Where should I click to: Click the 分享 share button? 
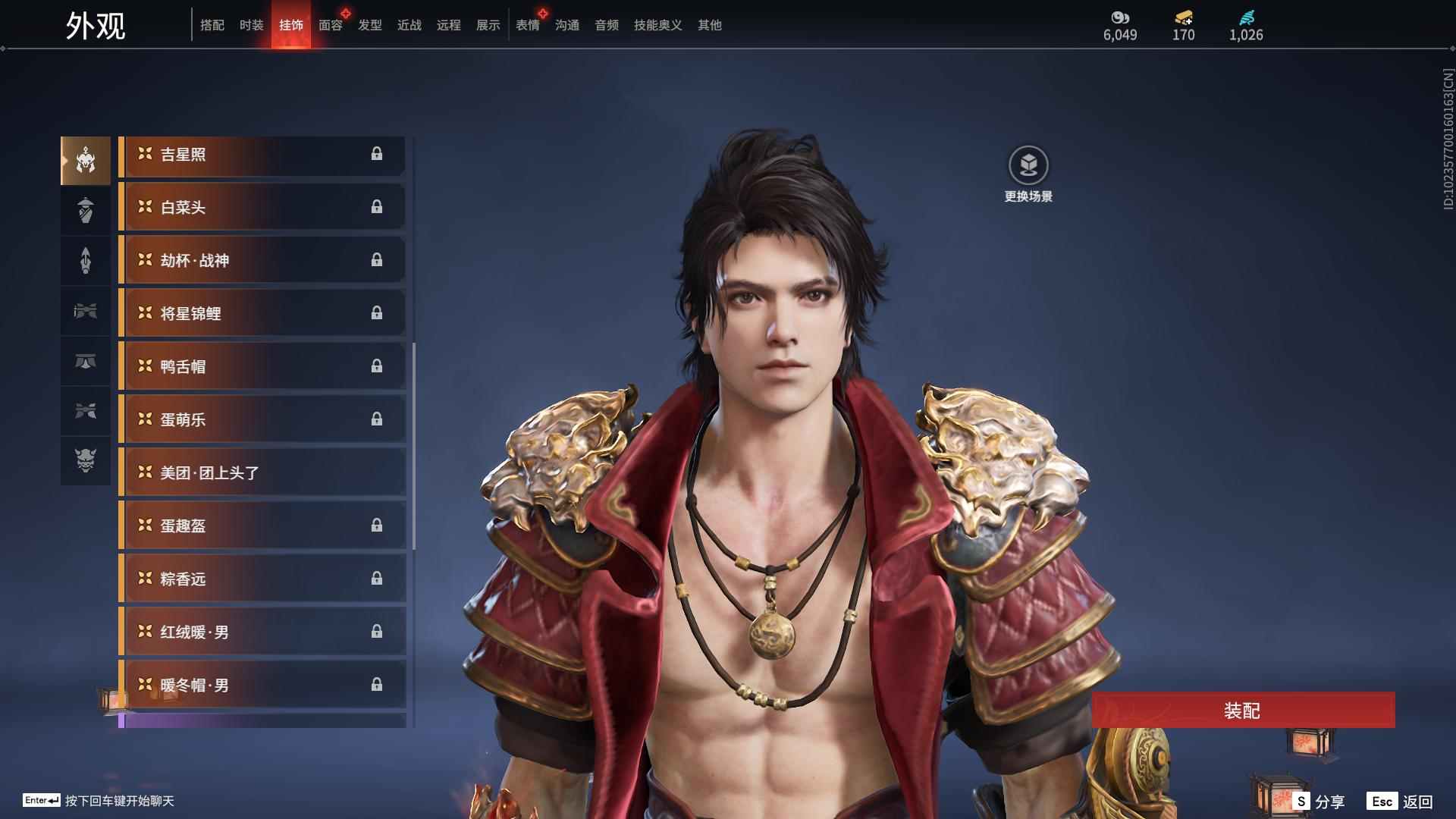coord(1319,802)
